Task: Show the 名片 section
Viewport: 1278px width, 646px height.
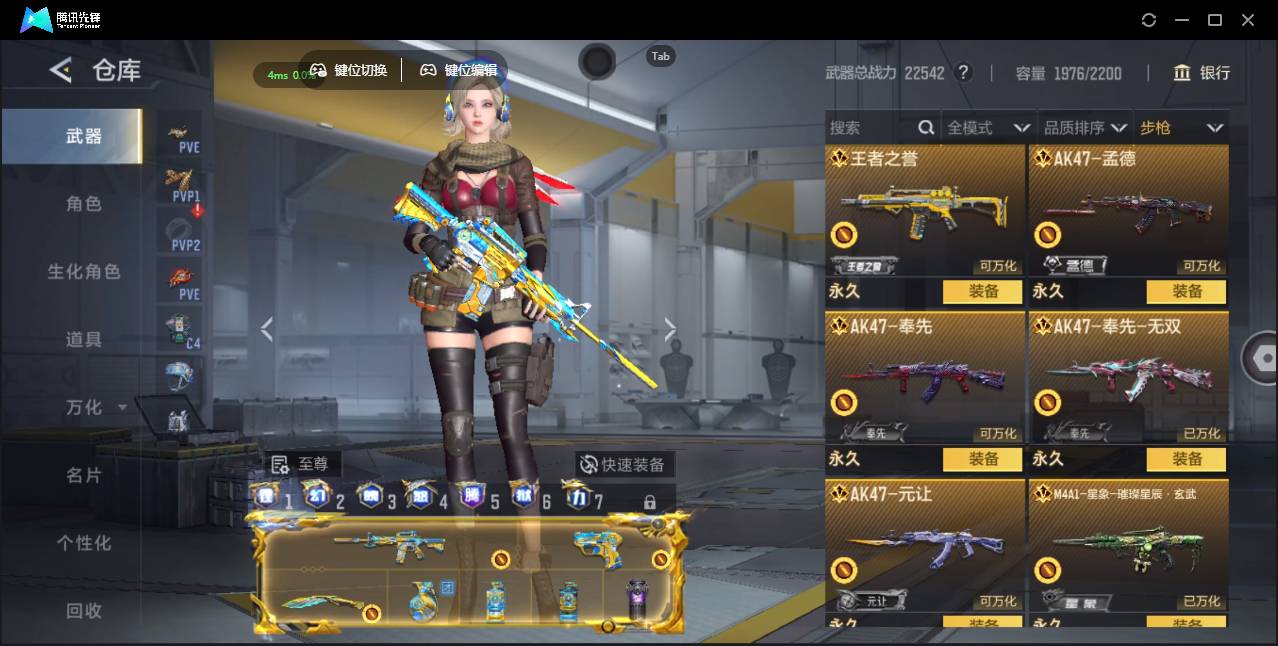Action: click(83, 475)
